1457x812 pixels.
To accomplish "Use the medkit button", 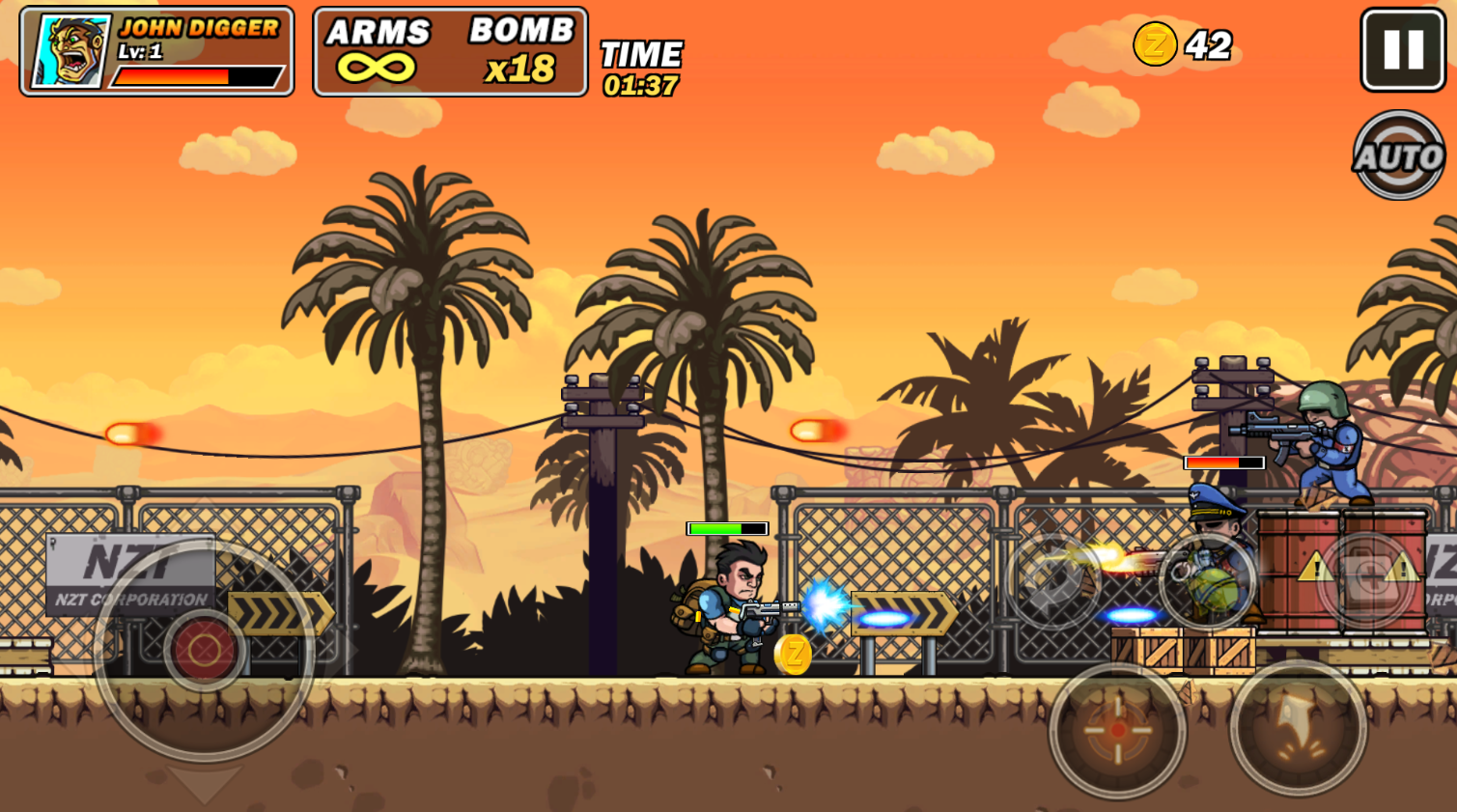I will (x=1367, y=578).
